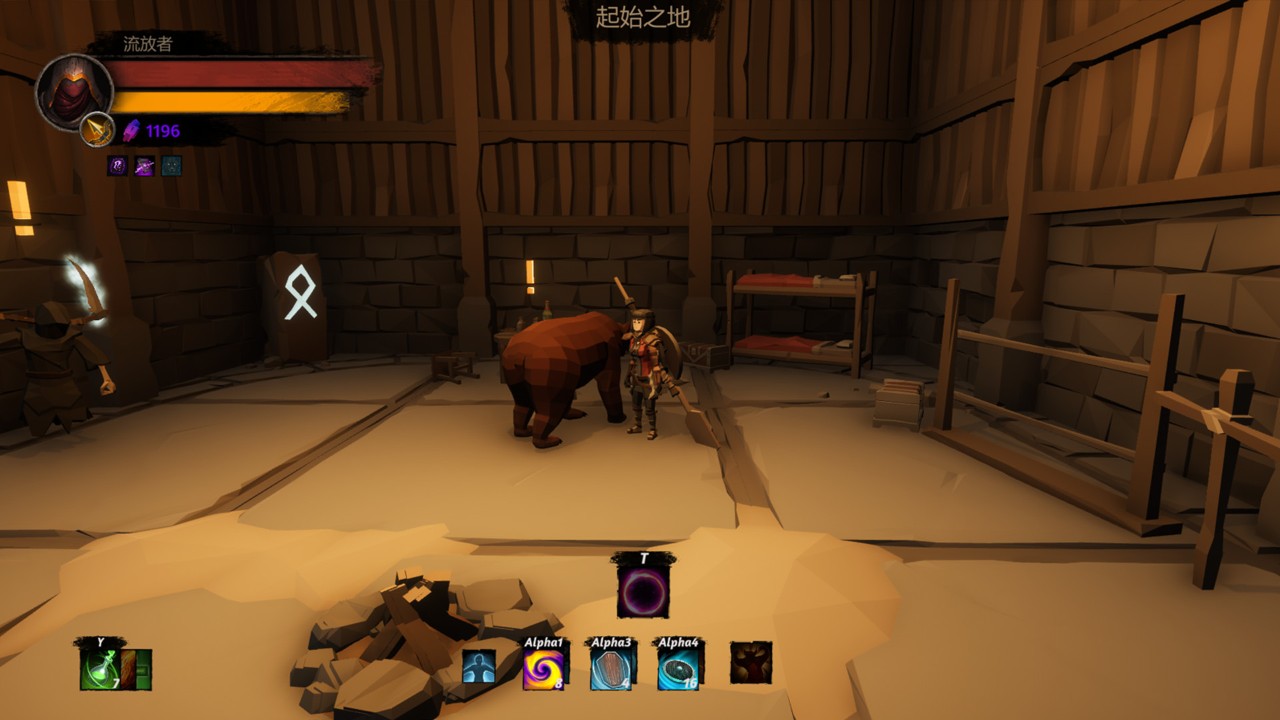Inspect the purple rune status buff icon

118,166
